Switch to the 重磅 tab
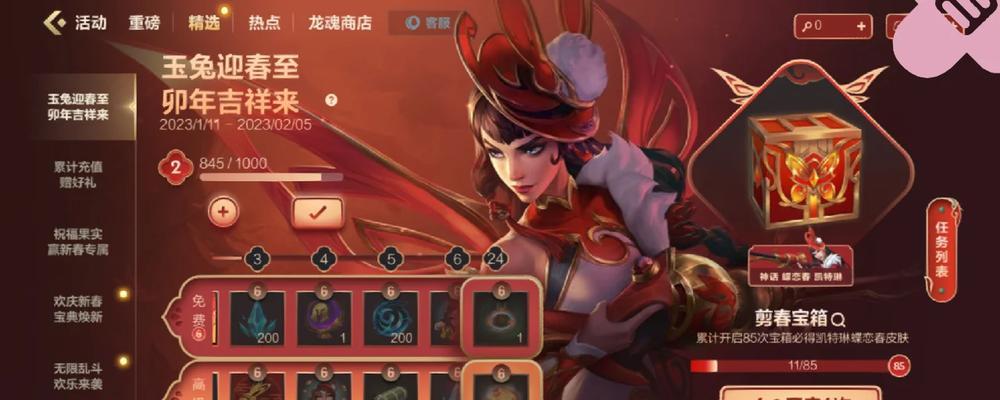Viewport: 1000px width, 400px height. [145, 23]
